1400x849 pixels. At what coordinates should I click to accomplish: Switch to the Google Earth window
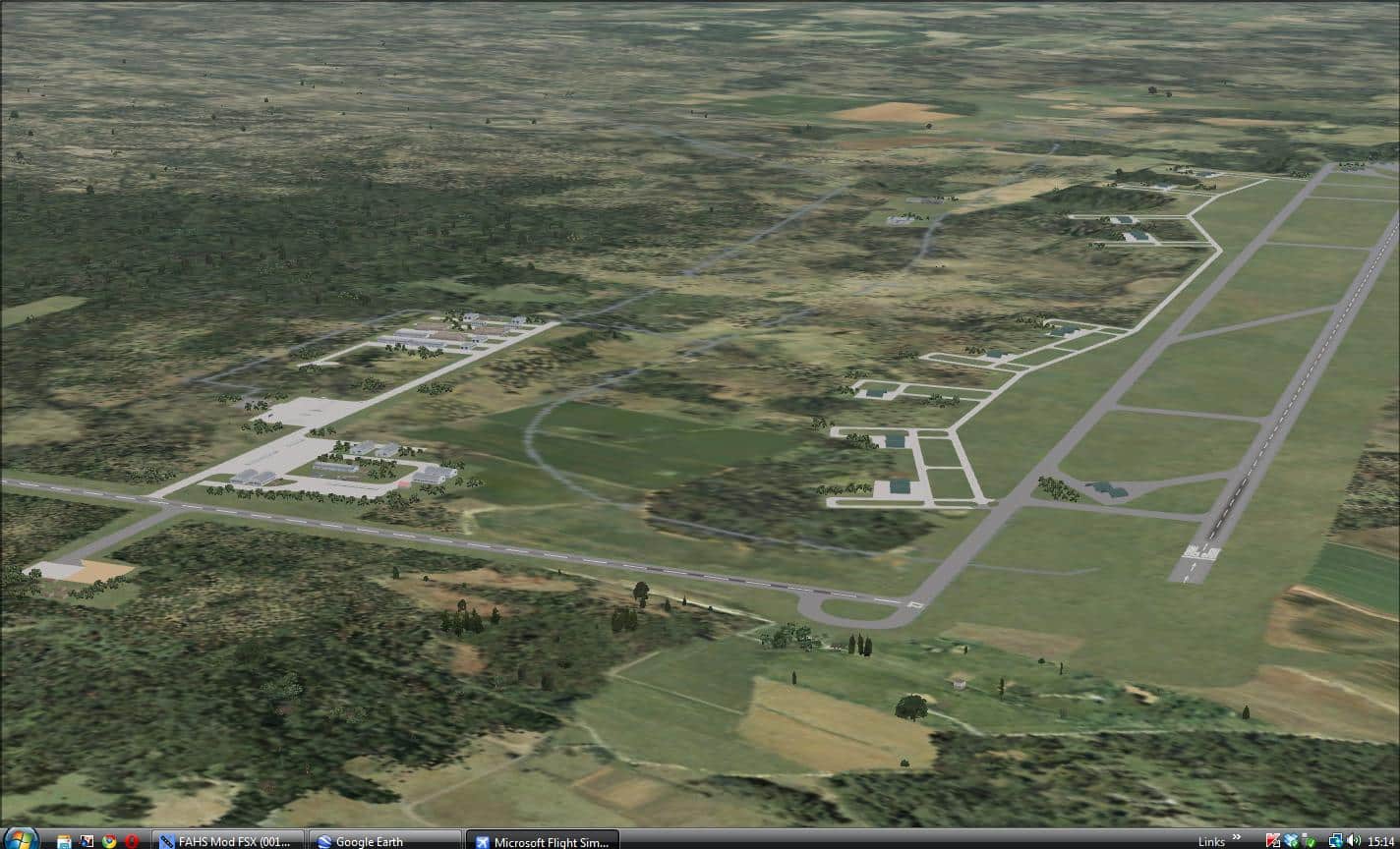pos(383,841)
